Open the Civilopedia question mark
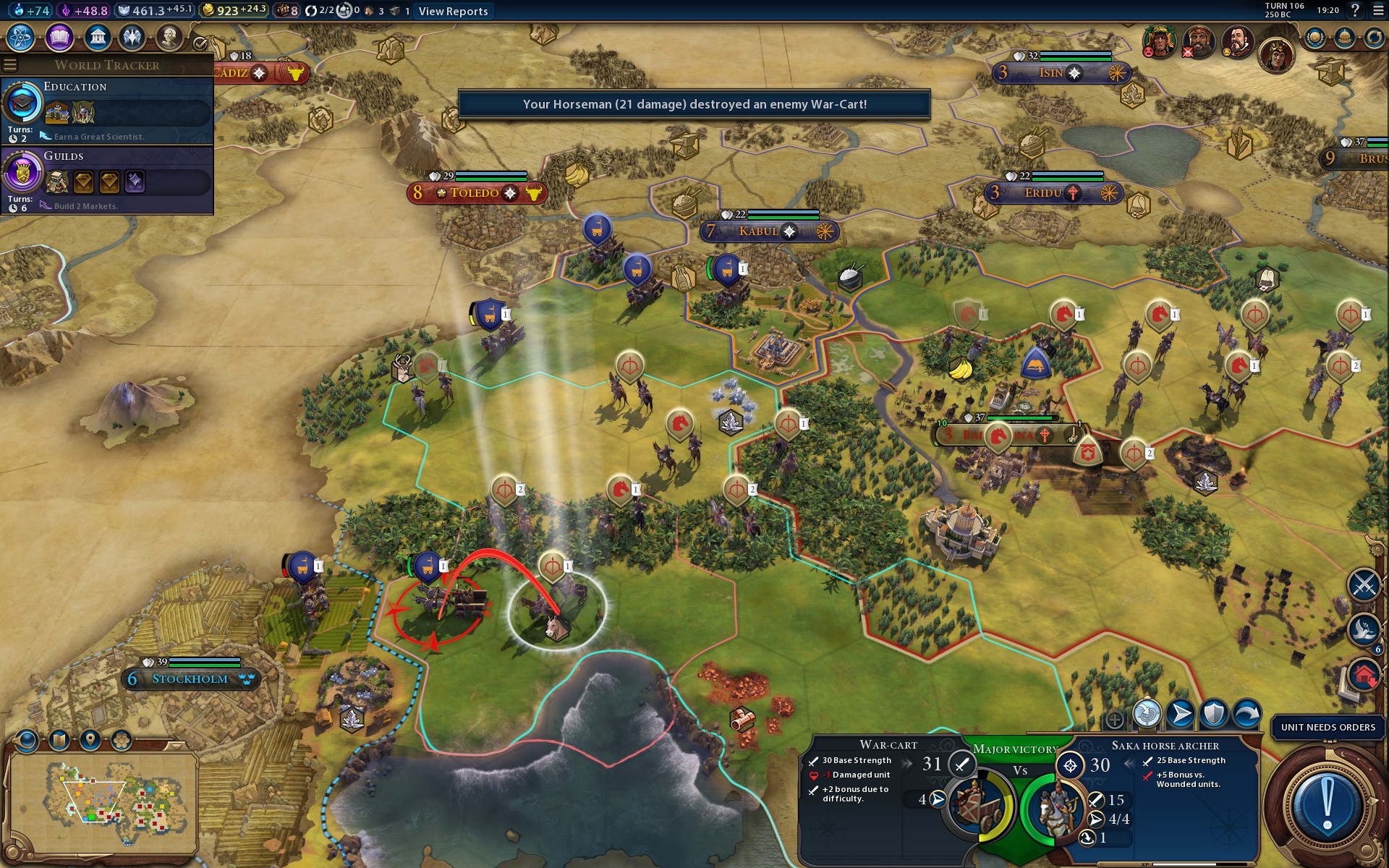The image size is (1389, 868). [x=1355, y=10]
